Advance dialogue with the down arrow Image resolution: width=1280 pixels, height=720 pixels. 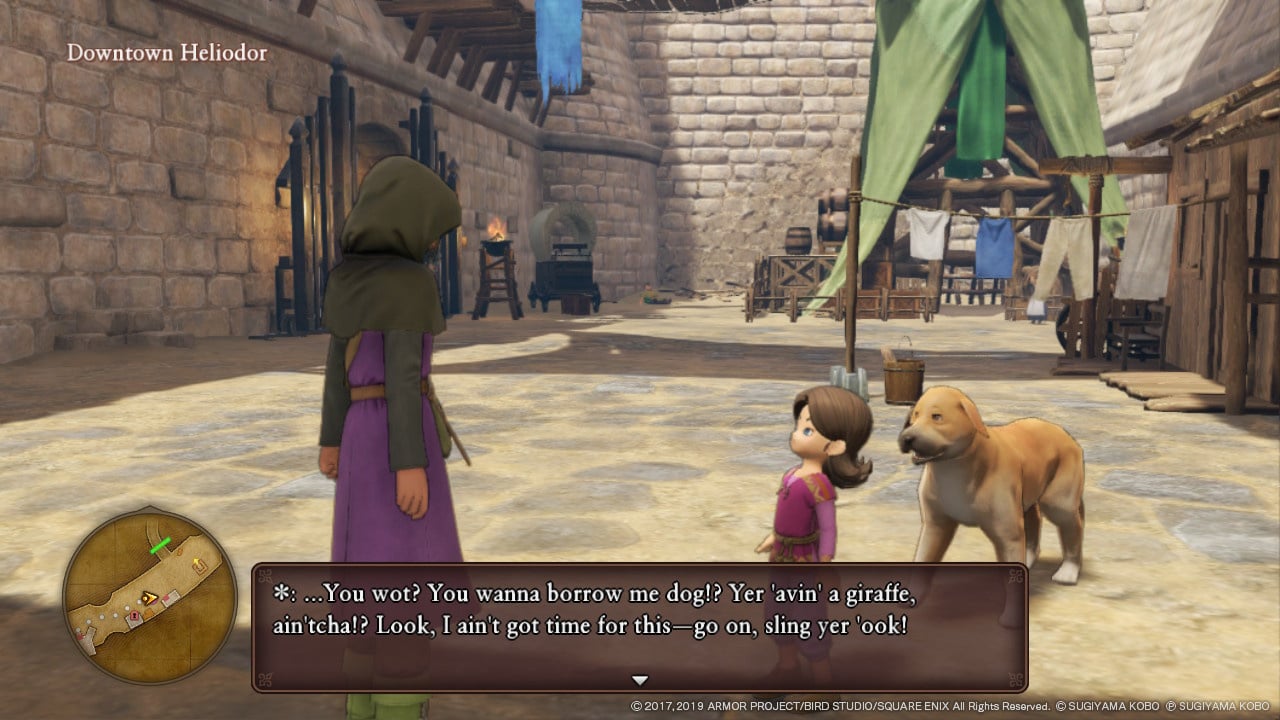coord(640,680)
